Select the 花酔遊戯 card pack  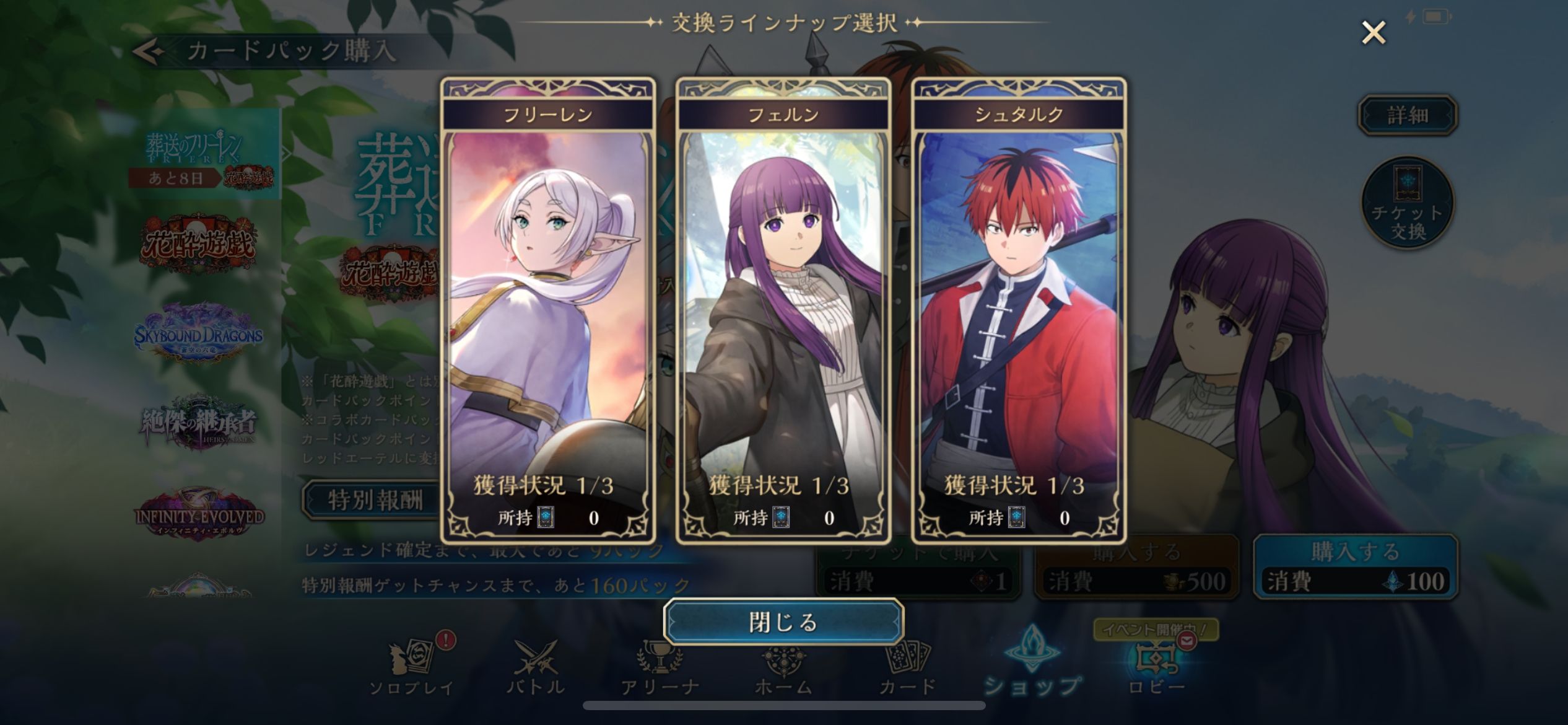(x=198, y=245)
